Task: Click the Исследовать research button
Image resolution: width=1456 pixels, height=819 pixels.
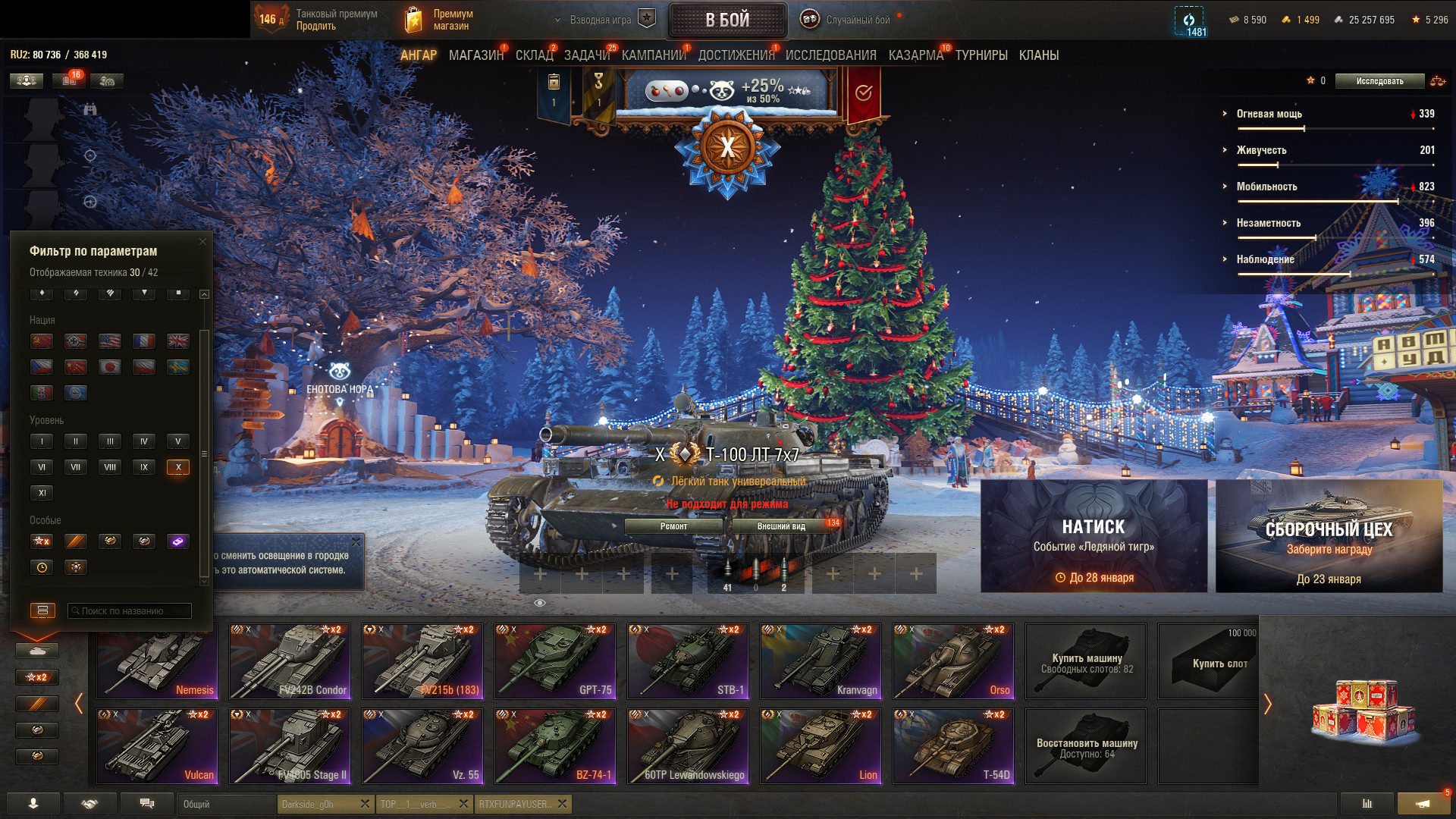Action: pyautogui.click(x=1379, y=81)
